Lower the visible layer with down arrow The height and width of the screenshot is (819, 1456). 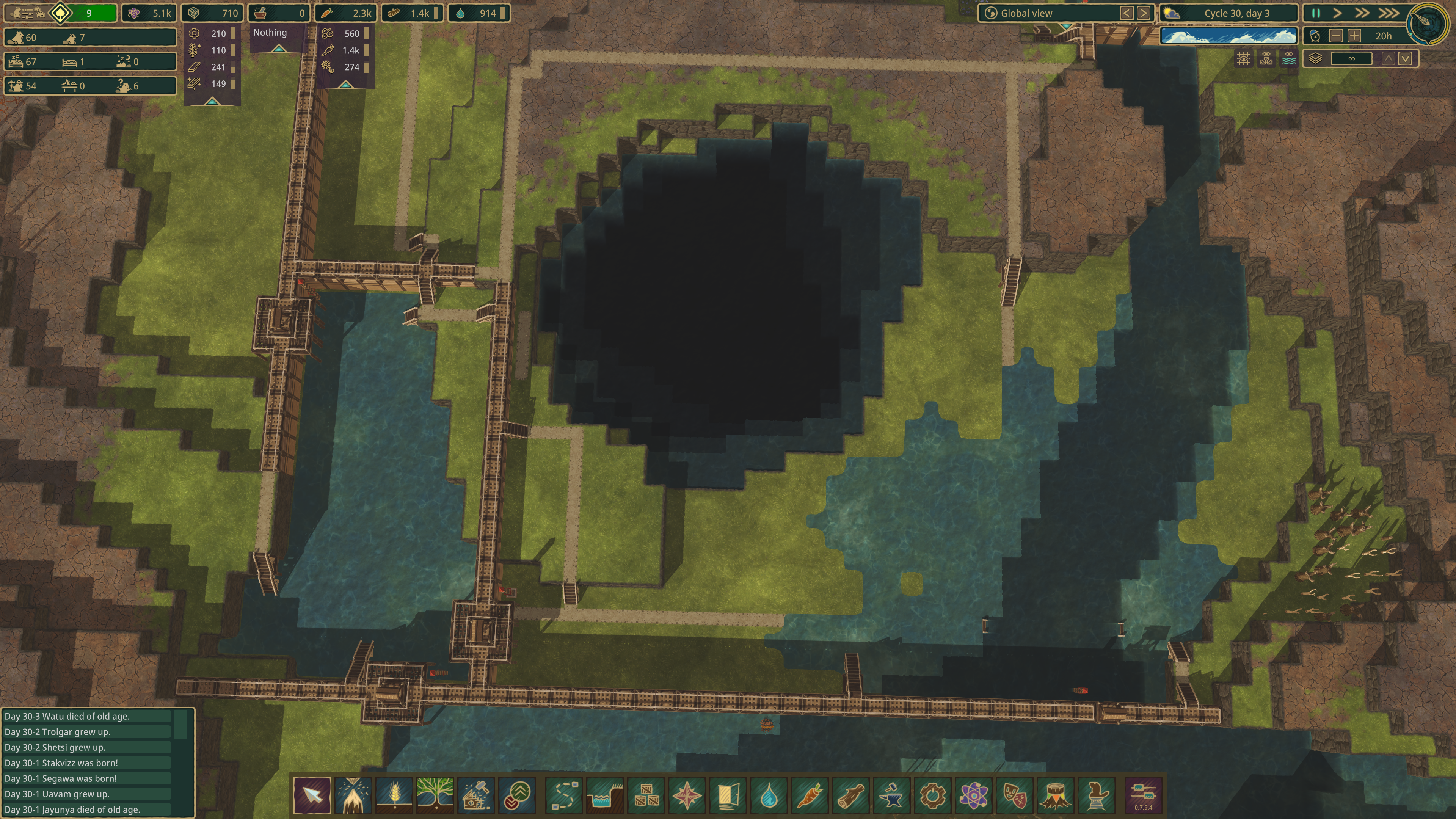point(1405,59)
